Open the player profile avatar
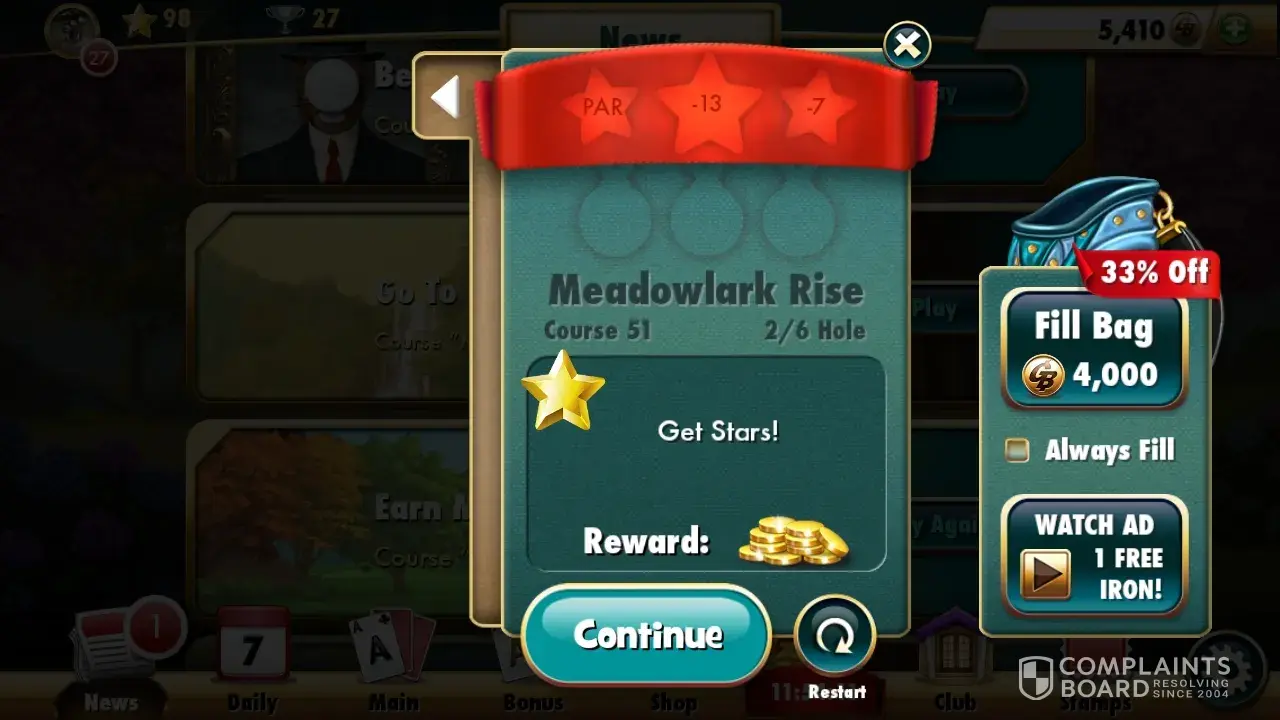This screenshot has height=720, width=1280. click(72, 30)
